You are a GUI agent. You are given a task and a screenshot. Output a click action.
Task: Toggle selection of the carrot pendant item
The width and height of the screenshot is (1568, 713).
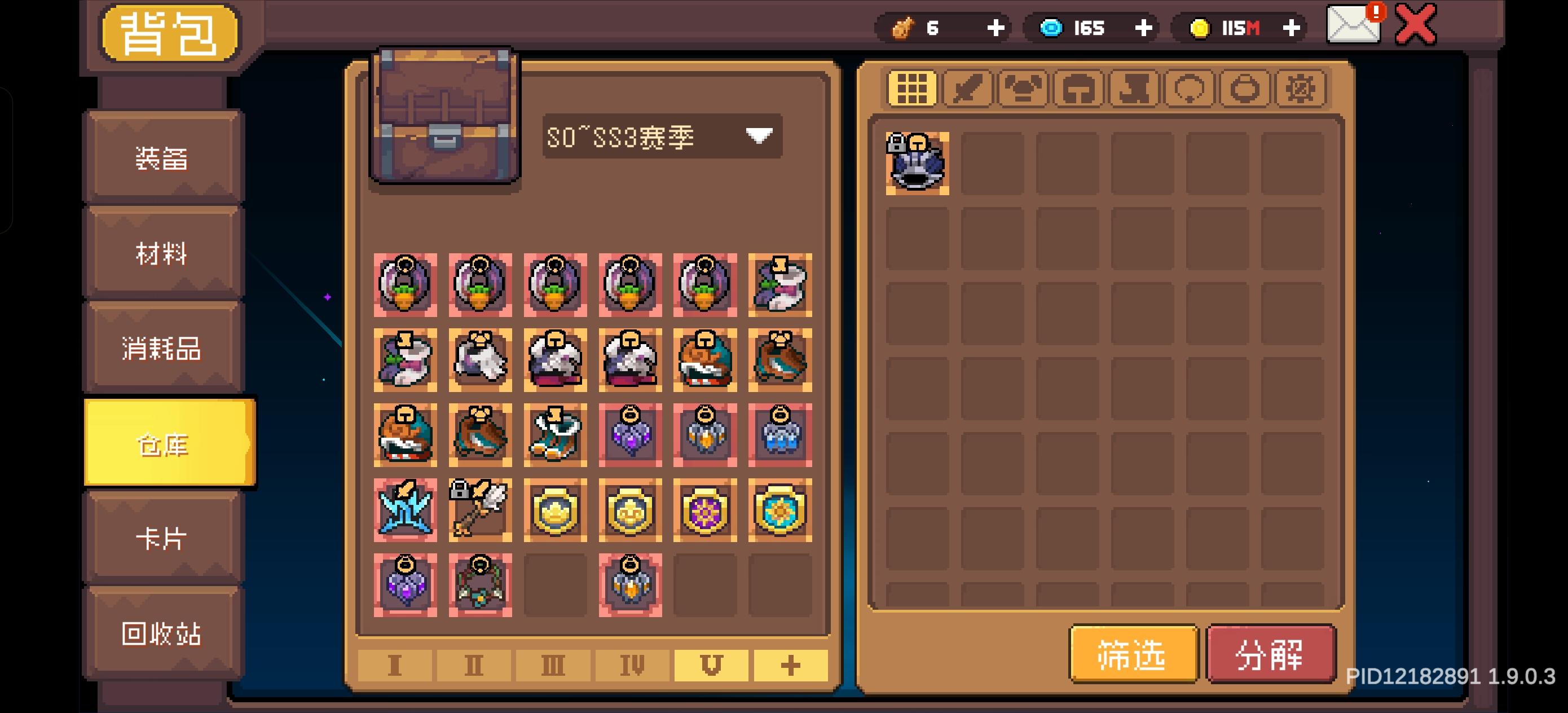(x=406, y=284)
